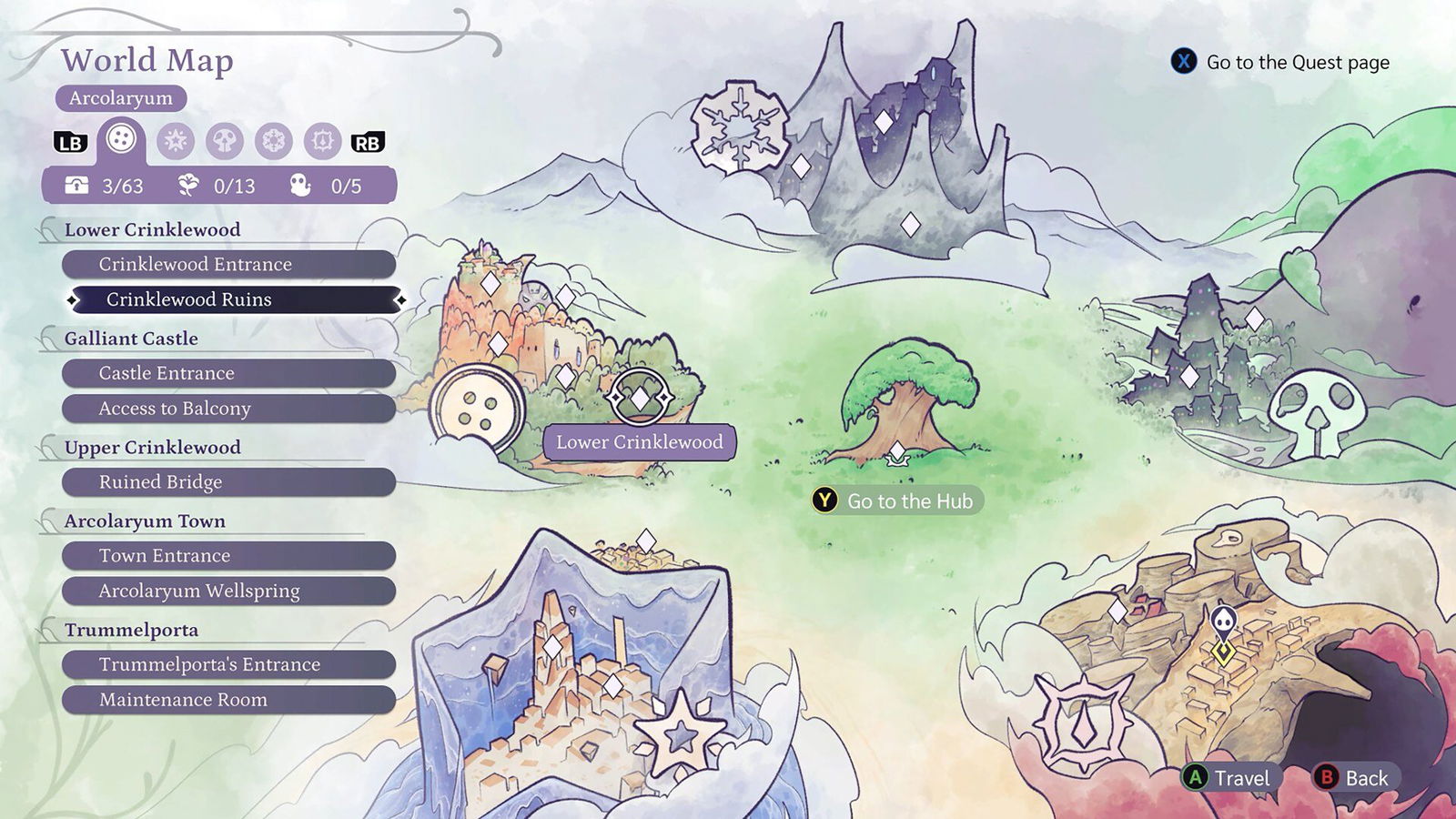This screenshot has height=819, width=1456.
Task: Click the Lower Crinklewood map marker
Action: (x=640, y=398)
